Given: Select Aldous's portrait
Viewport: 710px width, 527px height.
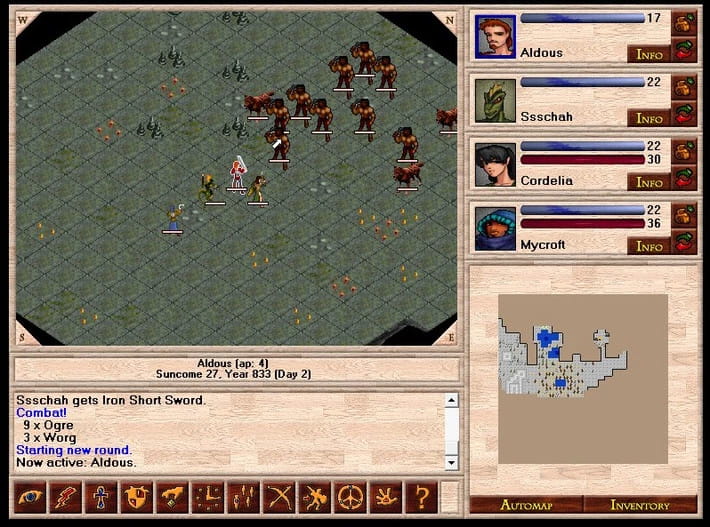Looking at the screenshot, I should (x=494, y=37).
